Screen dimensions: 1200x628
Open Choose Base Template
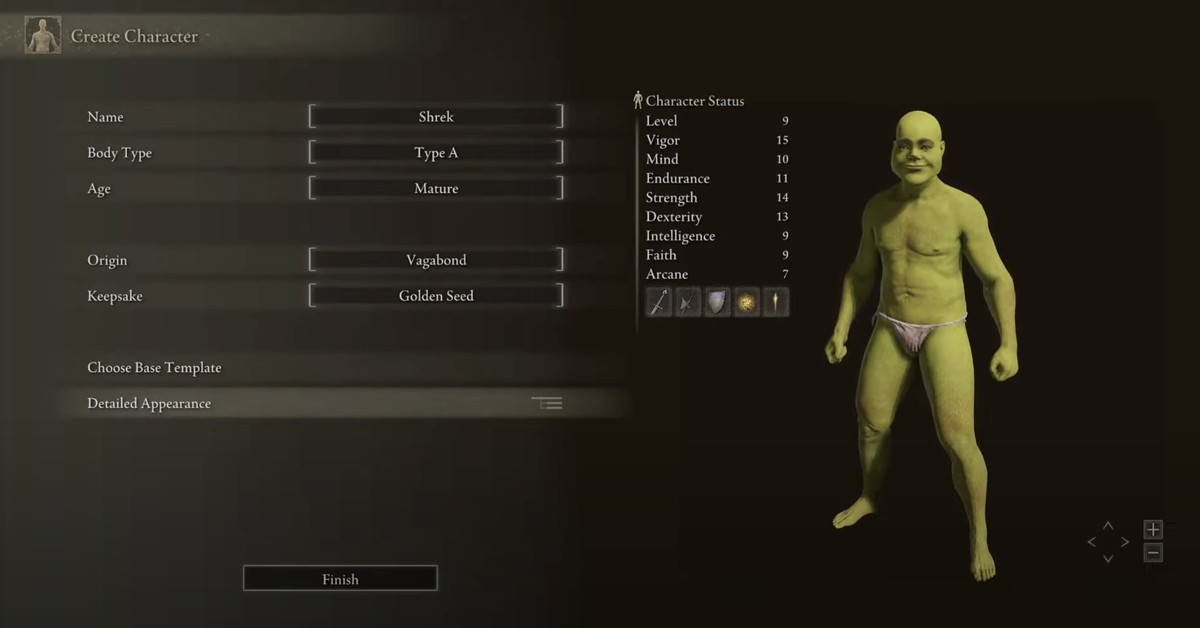click(155, 368)
